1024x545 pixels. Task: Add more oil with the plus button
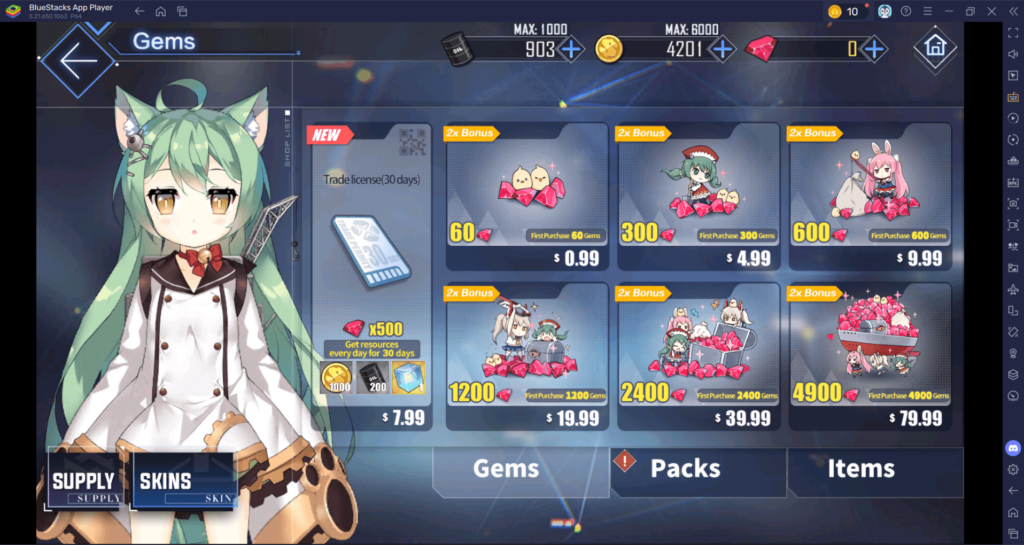571,48
